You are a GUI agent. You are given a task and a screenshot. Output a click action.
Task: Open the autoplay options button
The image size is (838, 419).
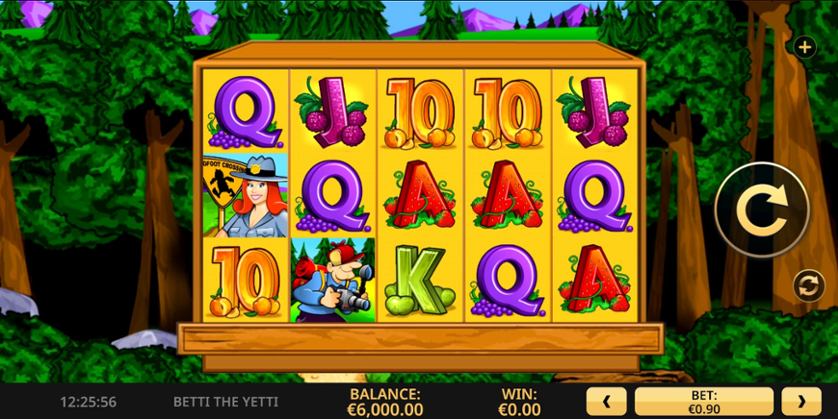tap(806, 286)
